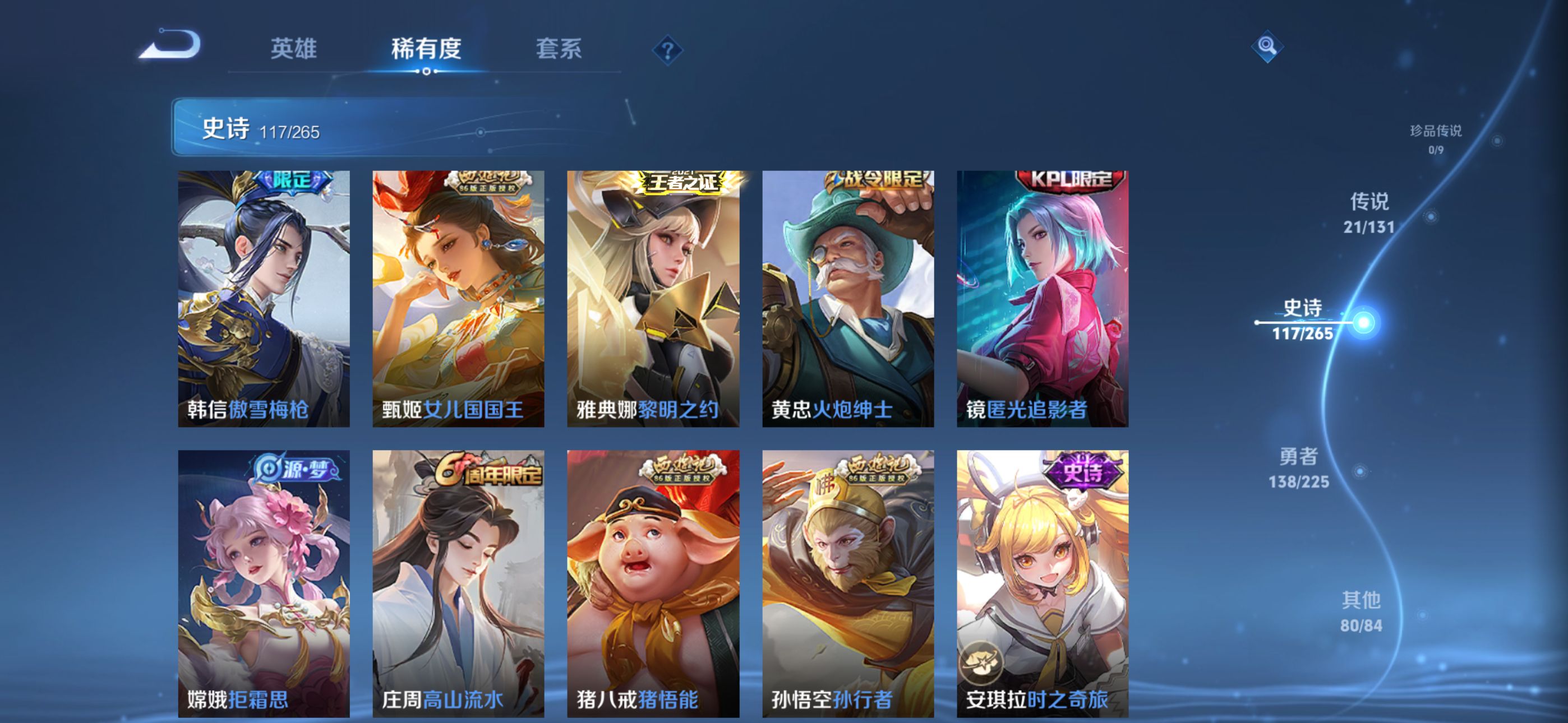1568x723 pixels.
Task: Open the question mark help icon
Action: pos(667,50)
